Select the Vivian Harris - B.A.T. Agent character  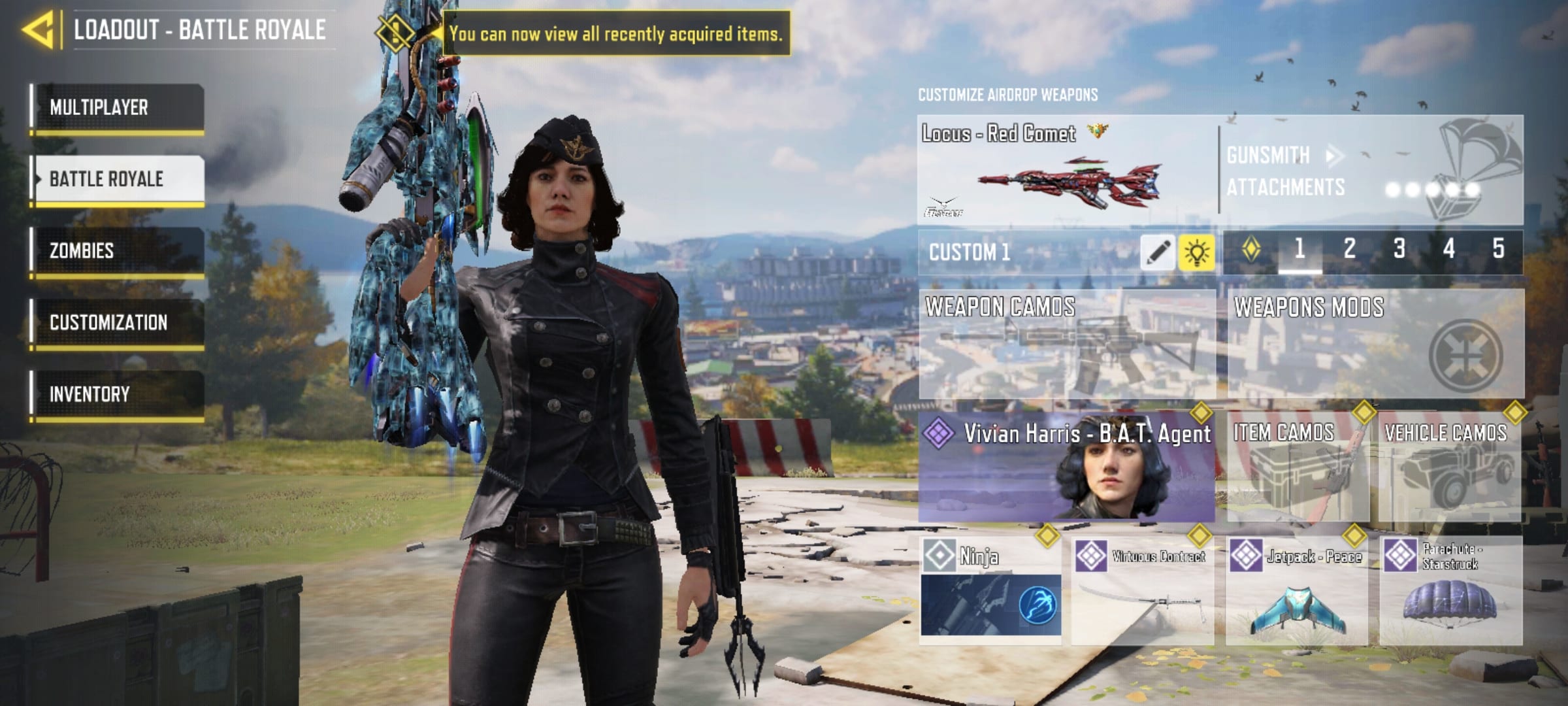[x=1066, y=467]
